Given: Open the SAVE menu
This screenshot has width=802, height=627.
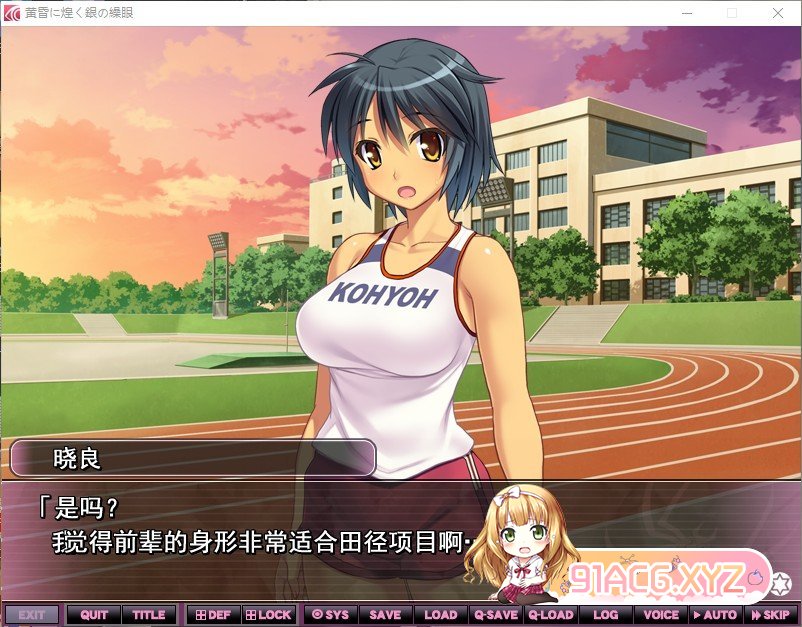Looking at the screenshot, I should (385, 615).
